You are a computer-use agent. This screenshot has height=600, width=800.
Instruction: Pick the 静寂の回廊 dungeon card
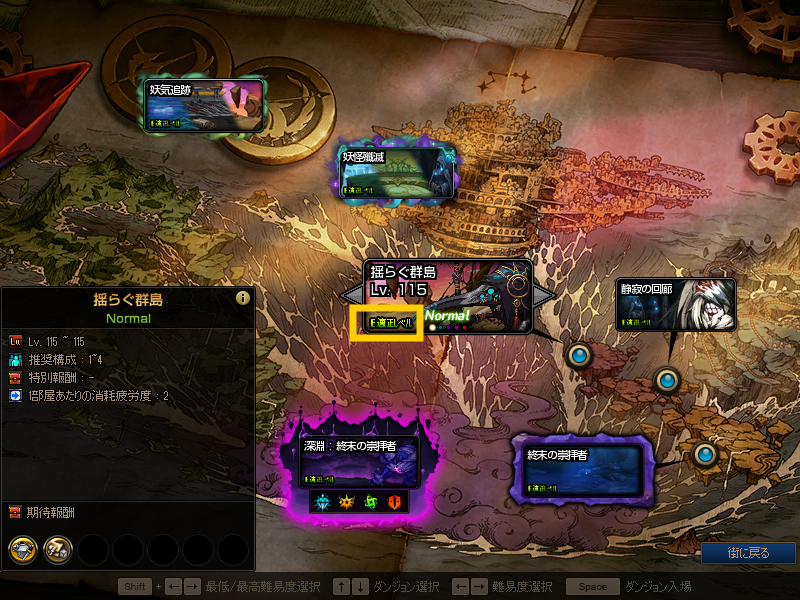[x=676, y=304]
